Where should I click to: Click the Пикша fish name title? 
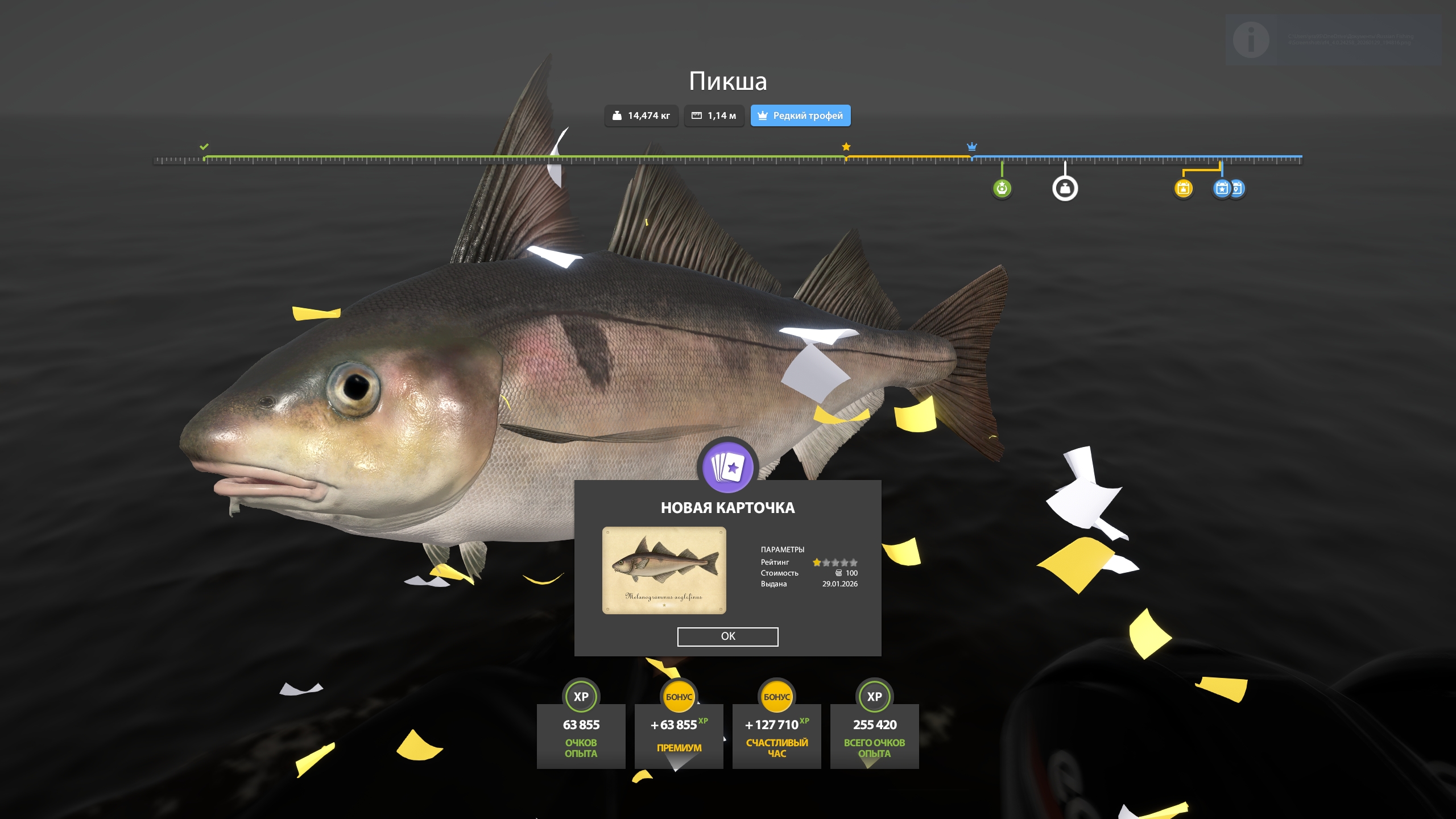[x=728, y=81]
